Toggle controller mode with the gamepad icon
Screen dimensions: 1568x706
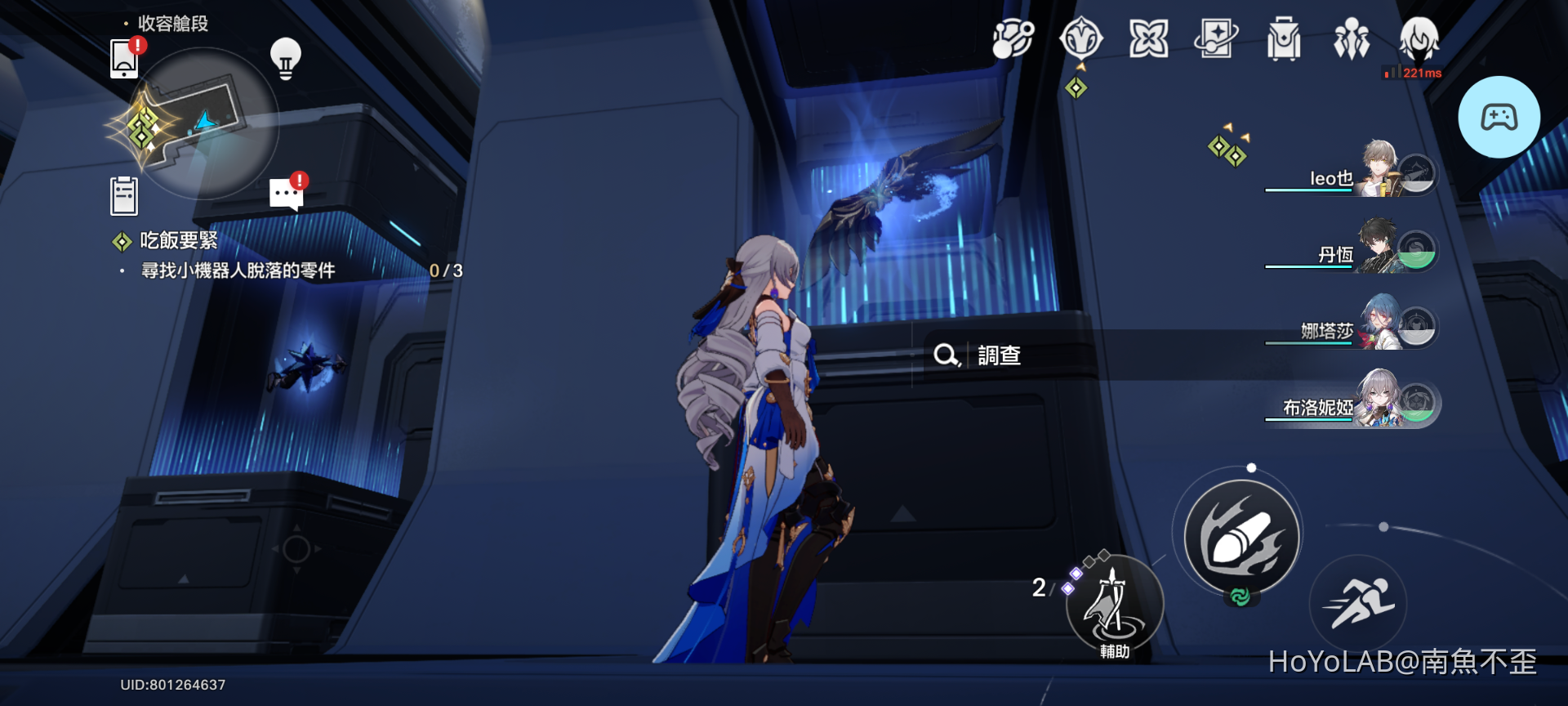(x=1499, y=116)
